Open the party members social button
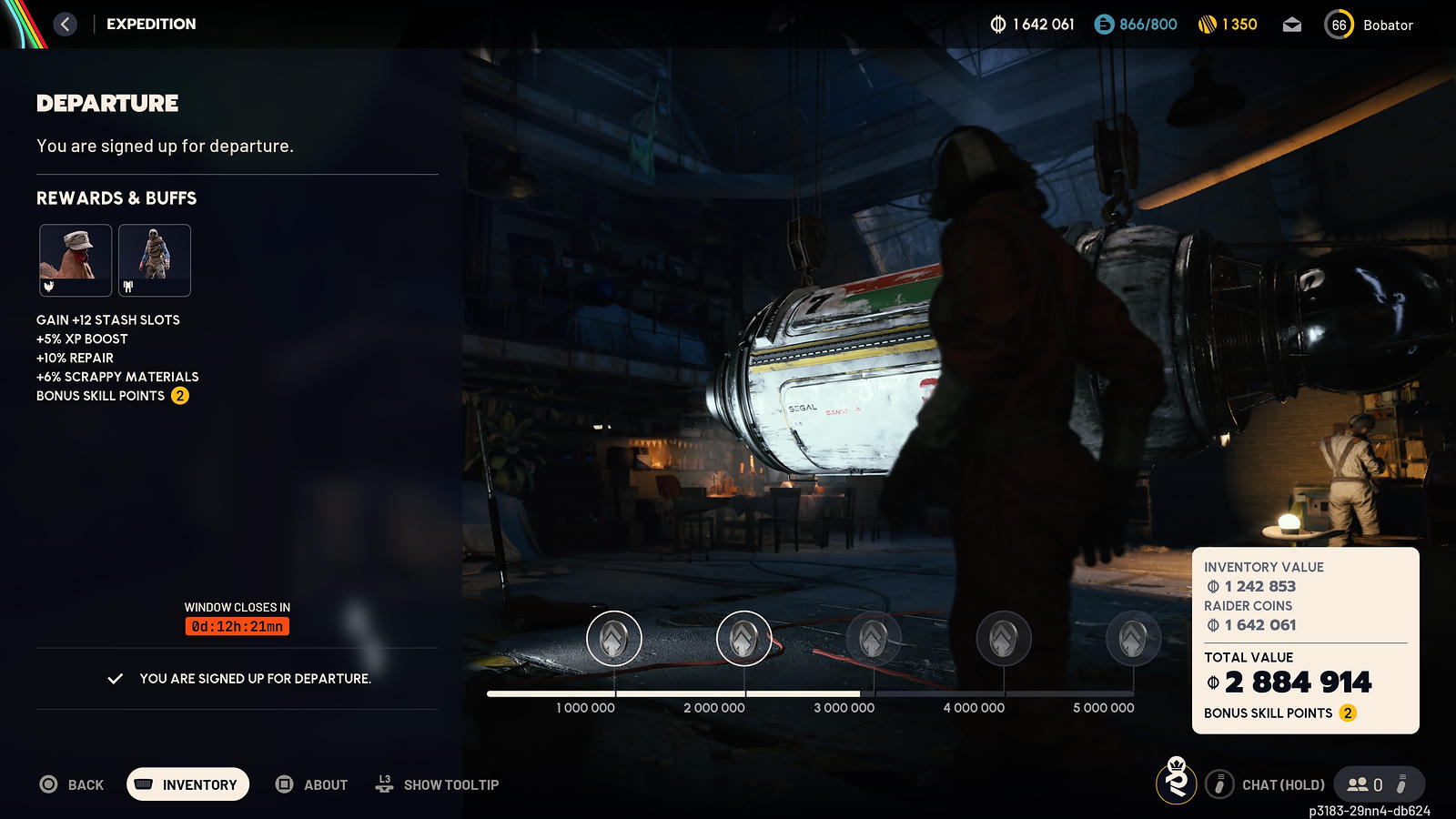1456x819 pixels. coord(1365,784)
